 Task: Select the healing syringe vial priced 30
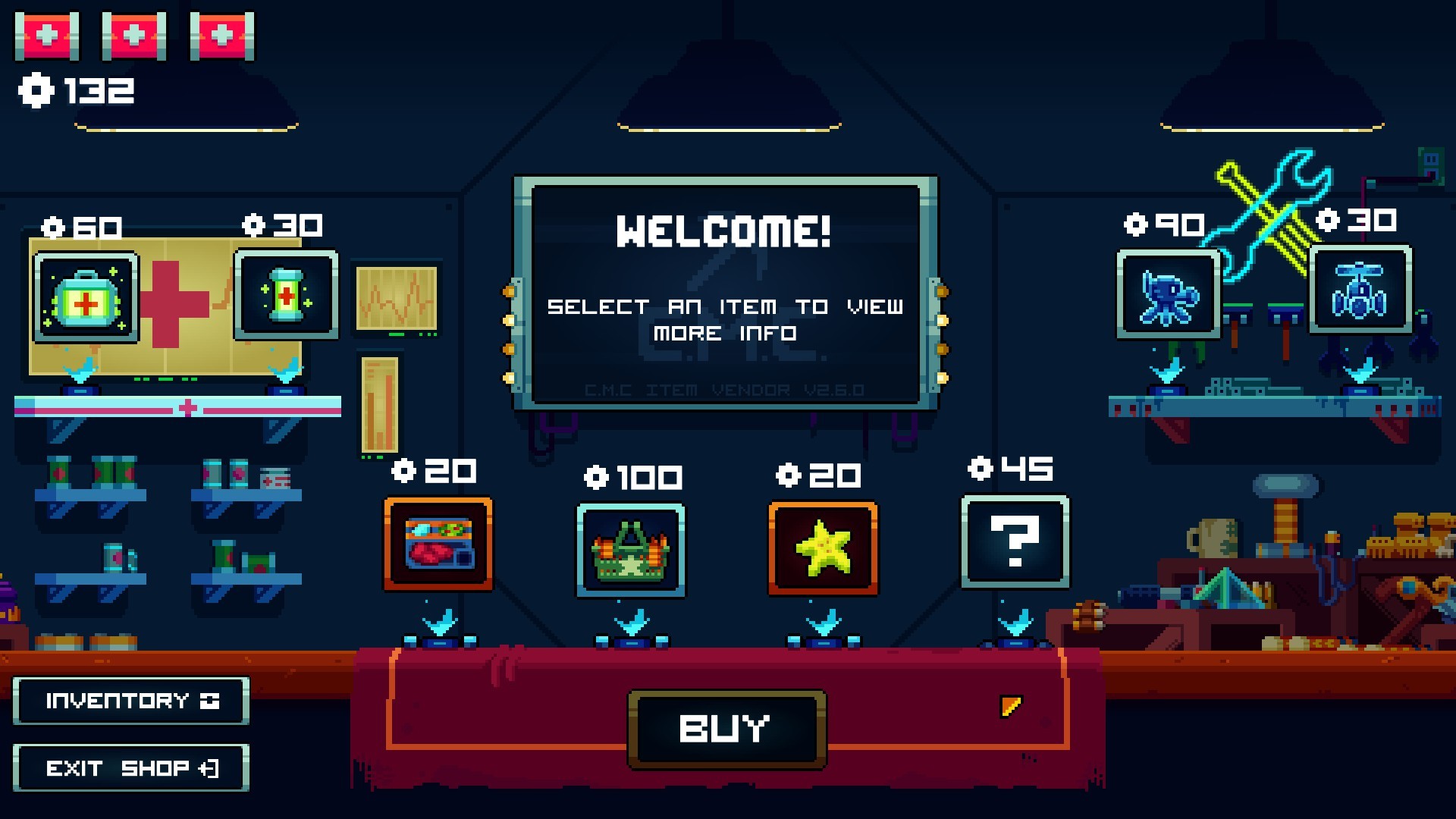(287, 296)
